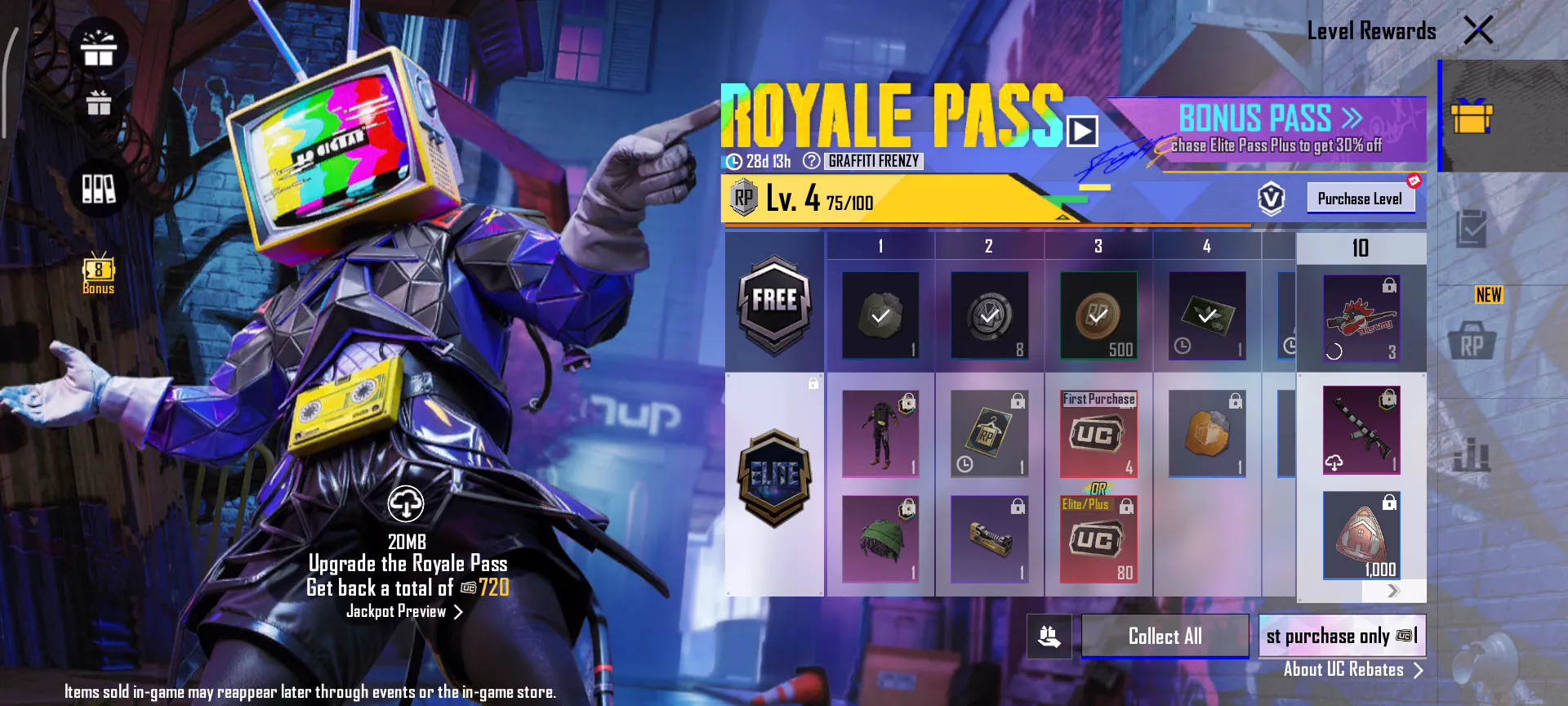Download the 20MB resource pack

(x=406, y=504)
